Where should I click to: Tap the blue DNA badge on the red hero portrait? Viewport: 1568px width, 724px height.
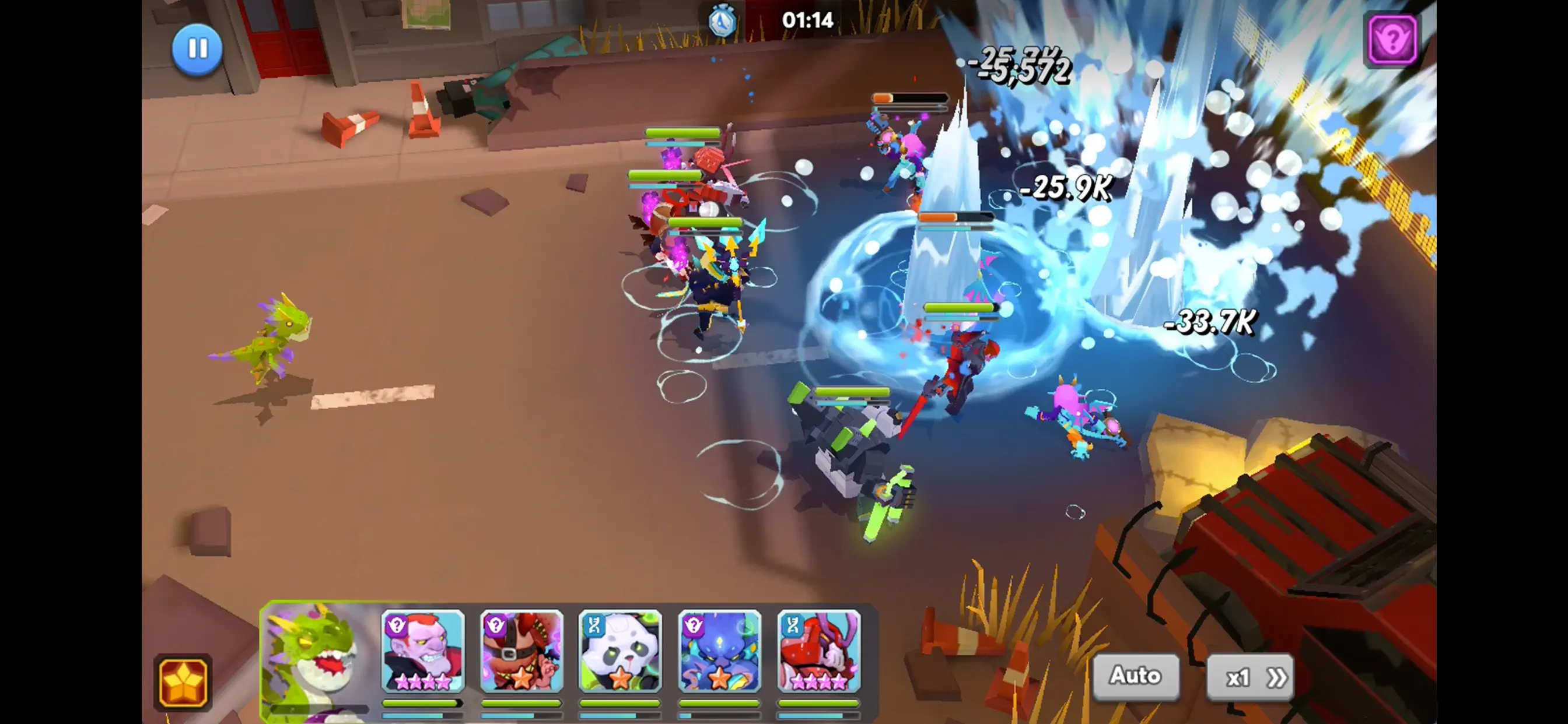[794, 625]
